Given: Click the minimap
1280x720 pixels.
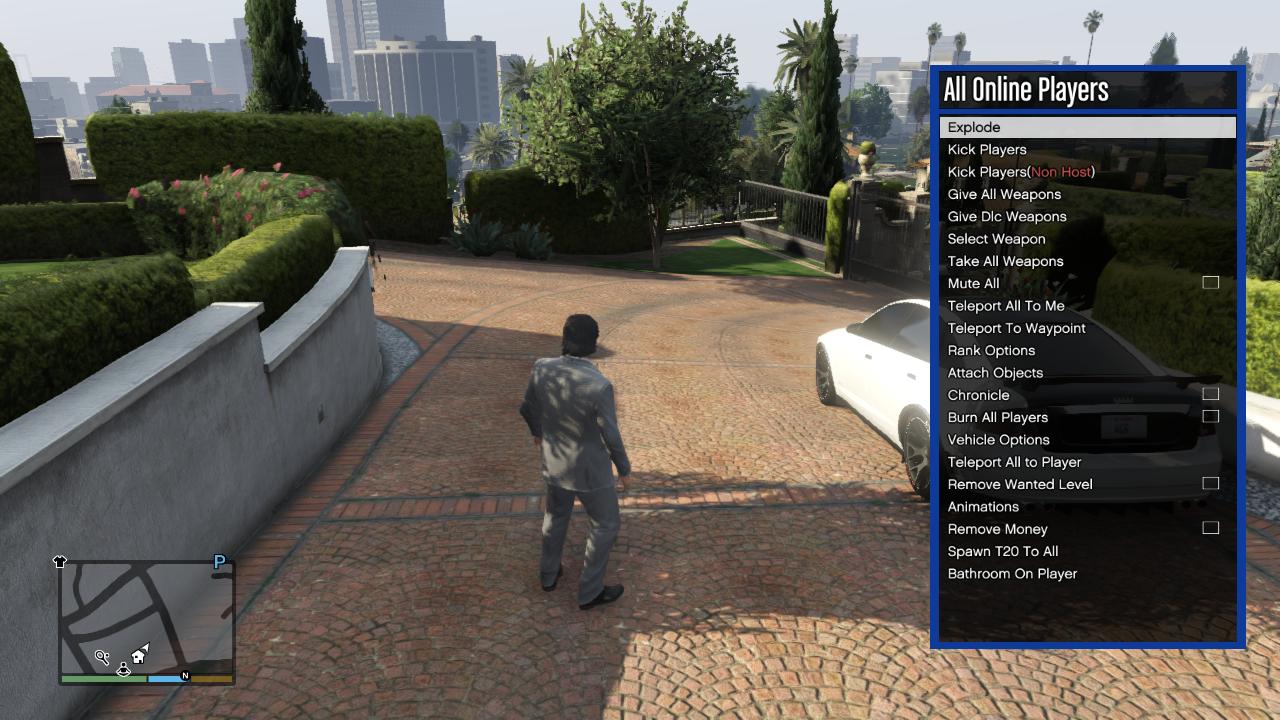Looking at the screenshot, I should click(x=147, y=620).
